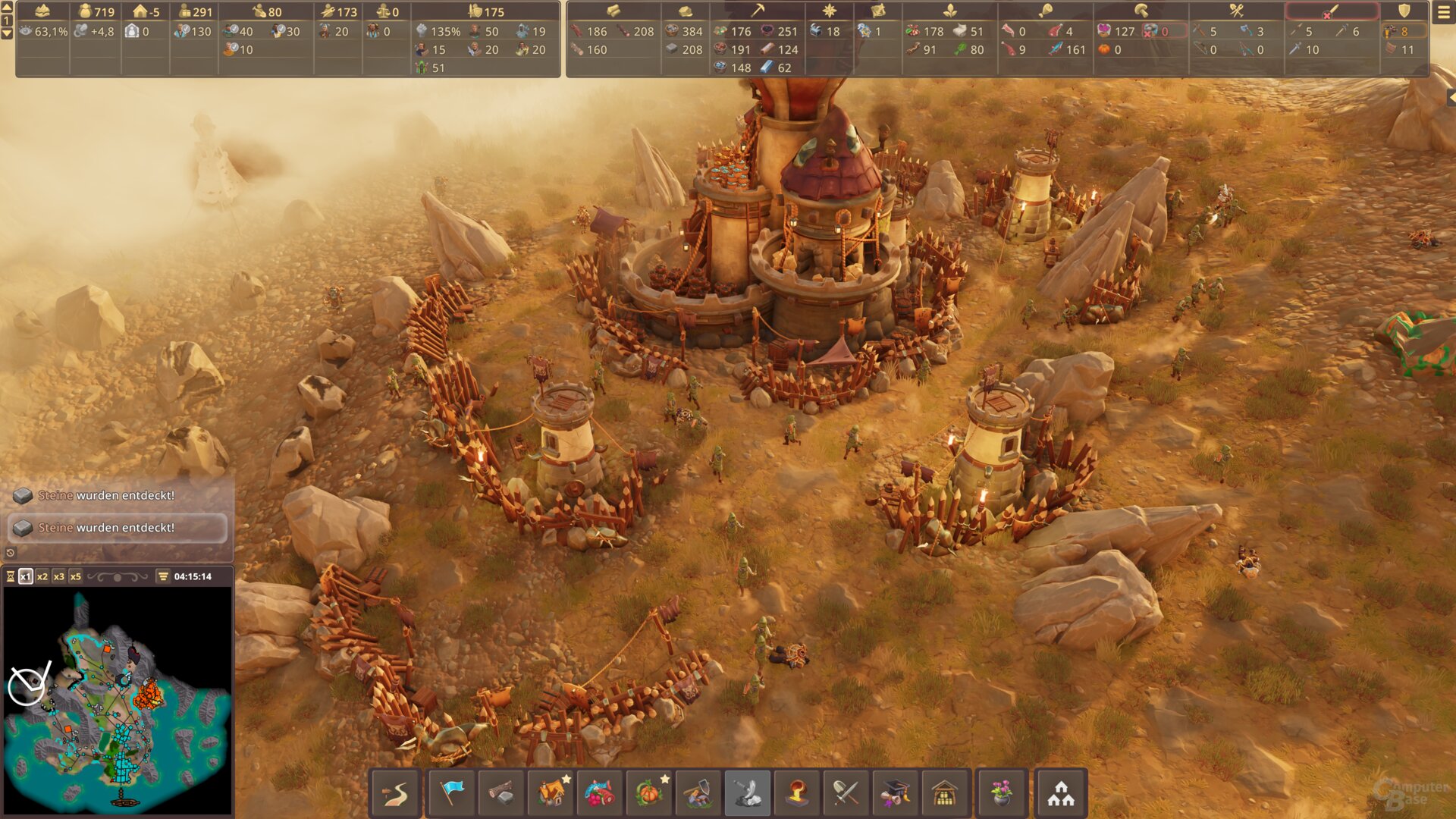Viewport: 1456px width, 819px height.
Task: Choose the fish and meat food category
Action: point(600,793)
